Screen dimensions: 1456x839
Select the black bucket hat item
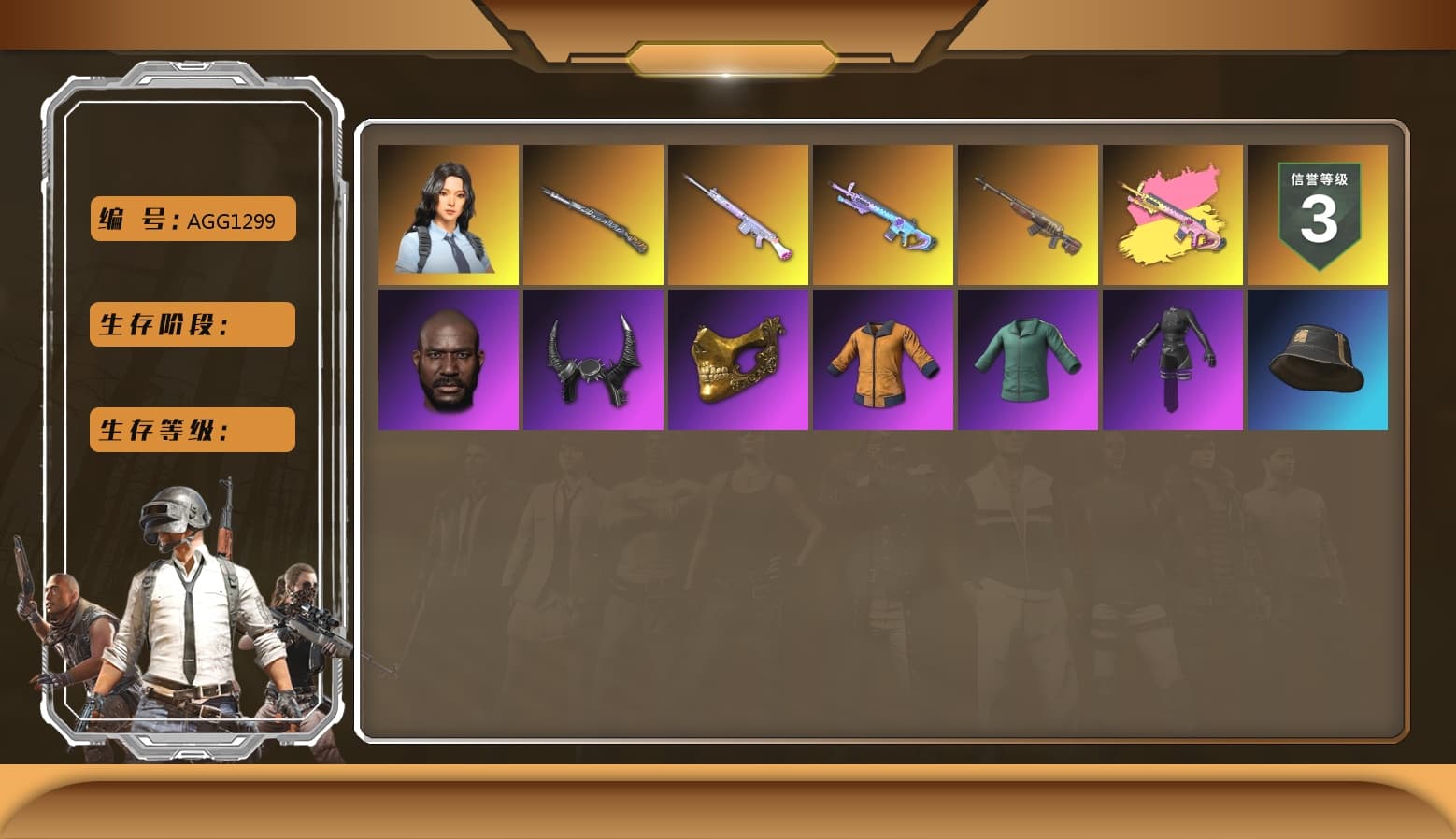pyautogui.click(x=1318, y=359)
